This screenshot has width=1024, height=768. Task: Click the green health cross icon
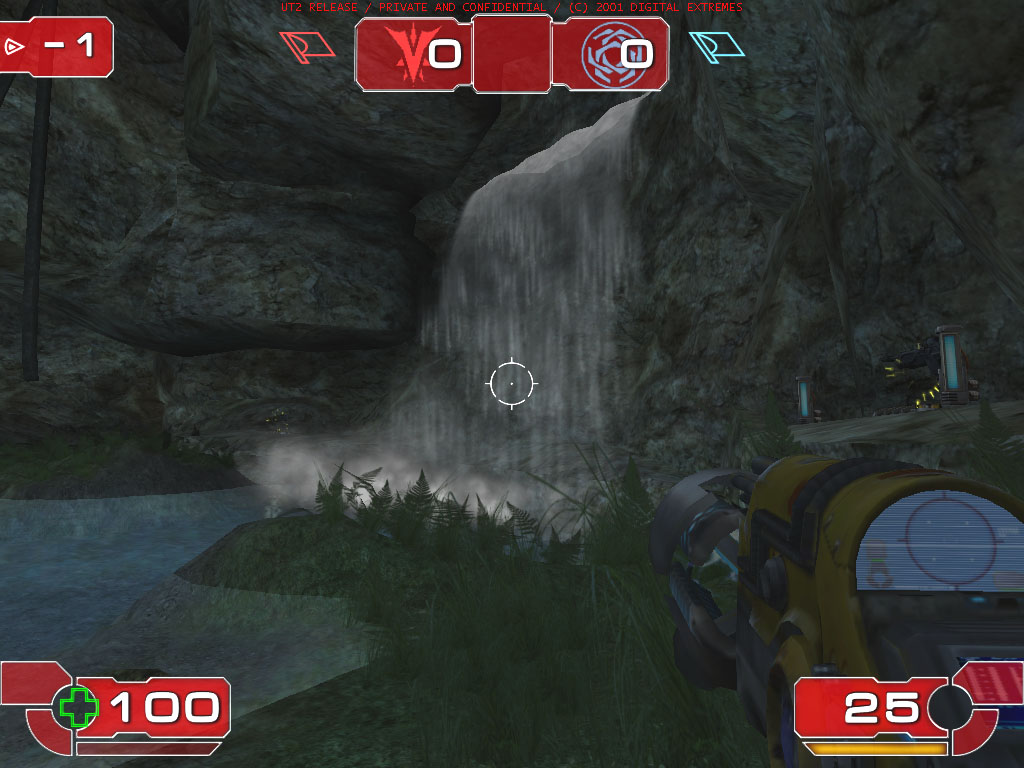[79, 707]
